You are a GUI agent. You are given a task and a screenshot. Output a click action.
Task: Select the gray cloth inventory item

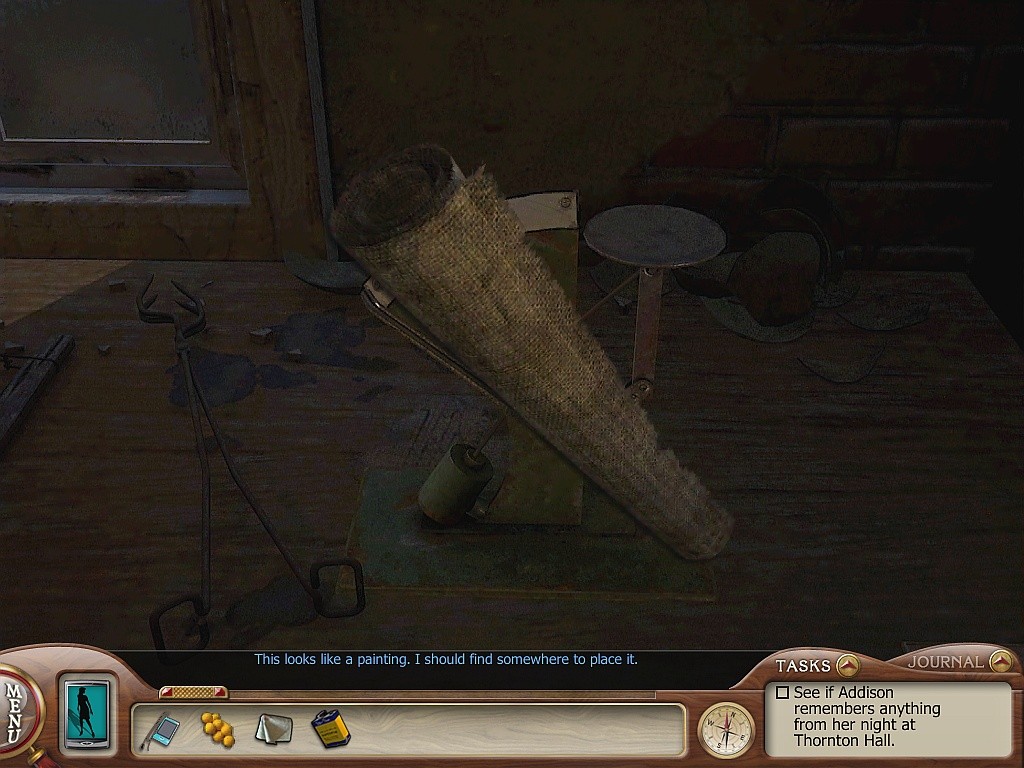[x=272, y=729]
